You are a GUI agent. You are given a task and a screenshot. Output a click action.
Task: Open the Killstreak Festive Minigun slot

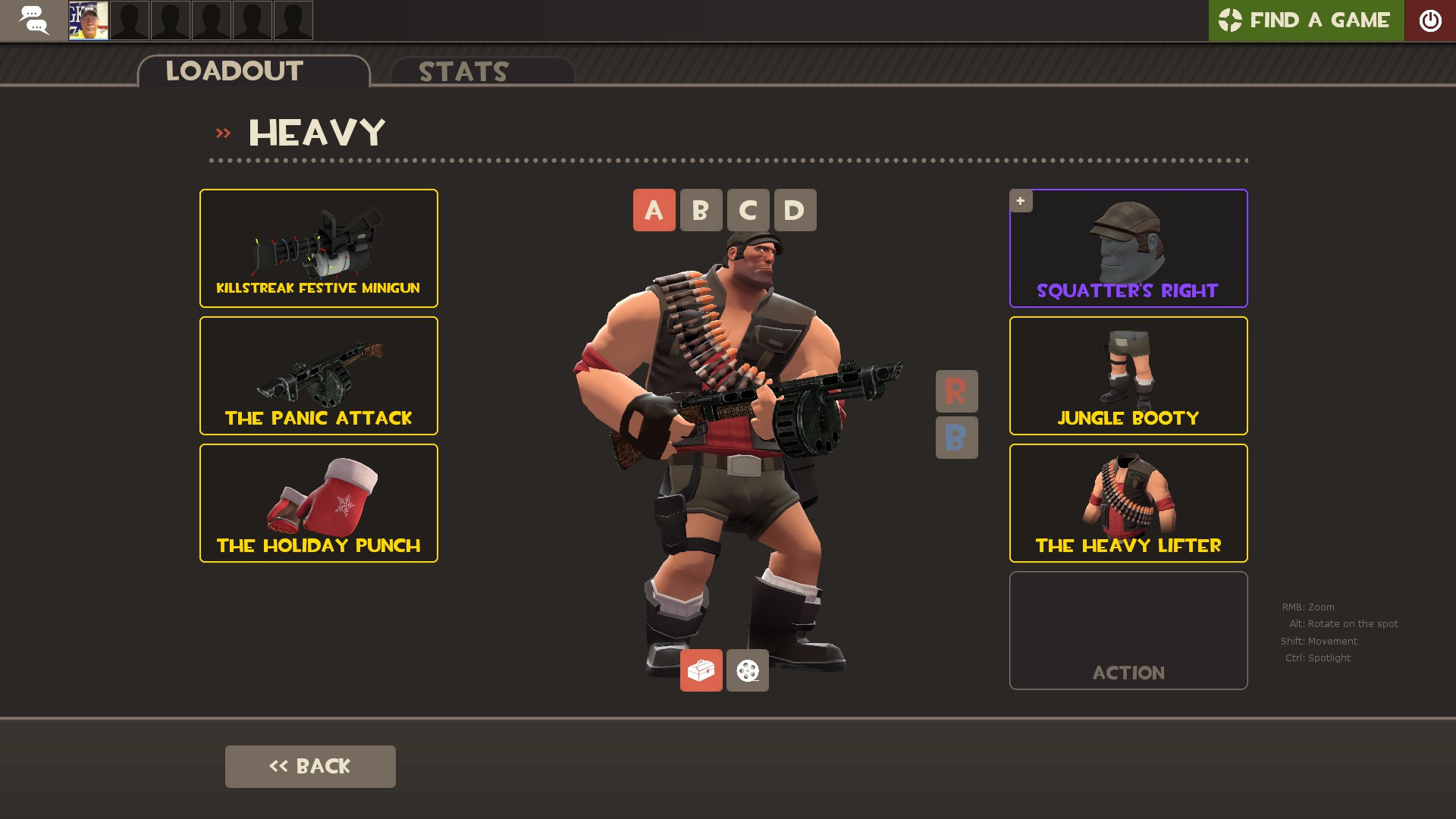[x=318, y=248]
